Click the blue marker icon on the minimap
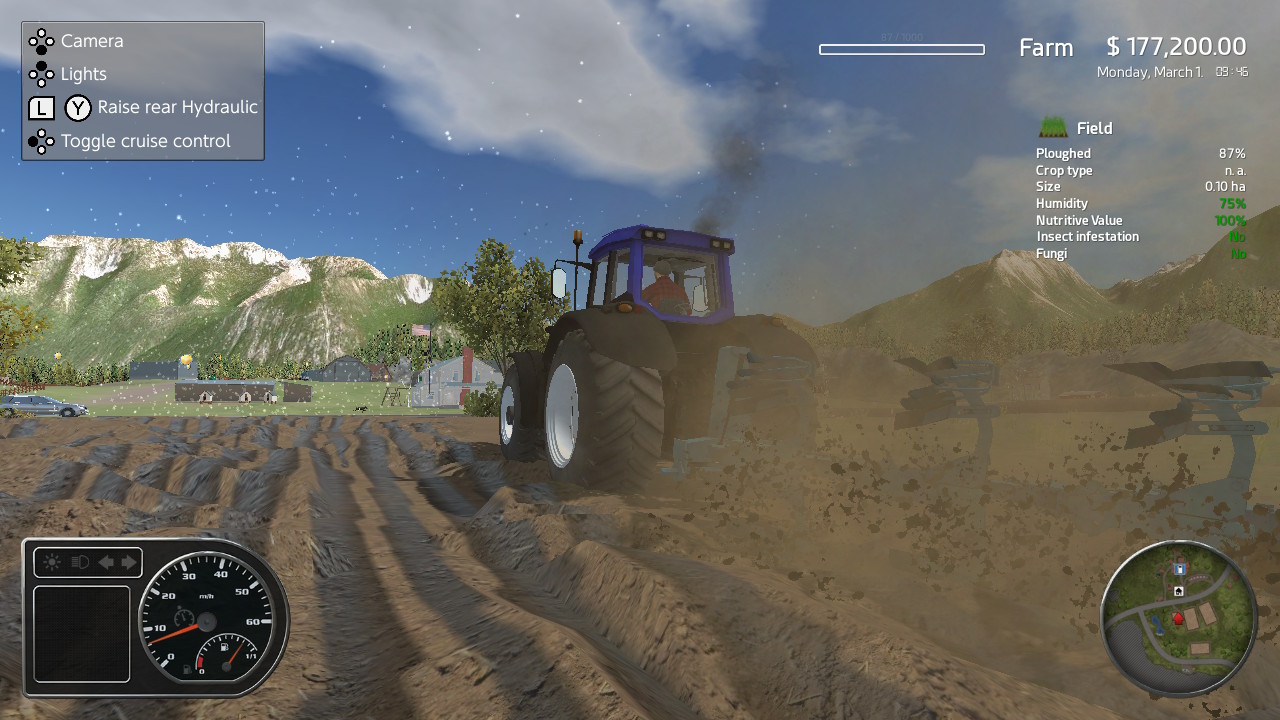1280x720 pixels. tap(1179, 568)
